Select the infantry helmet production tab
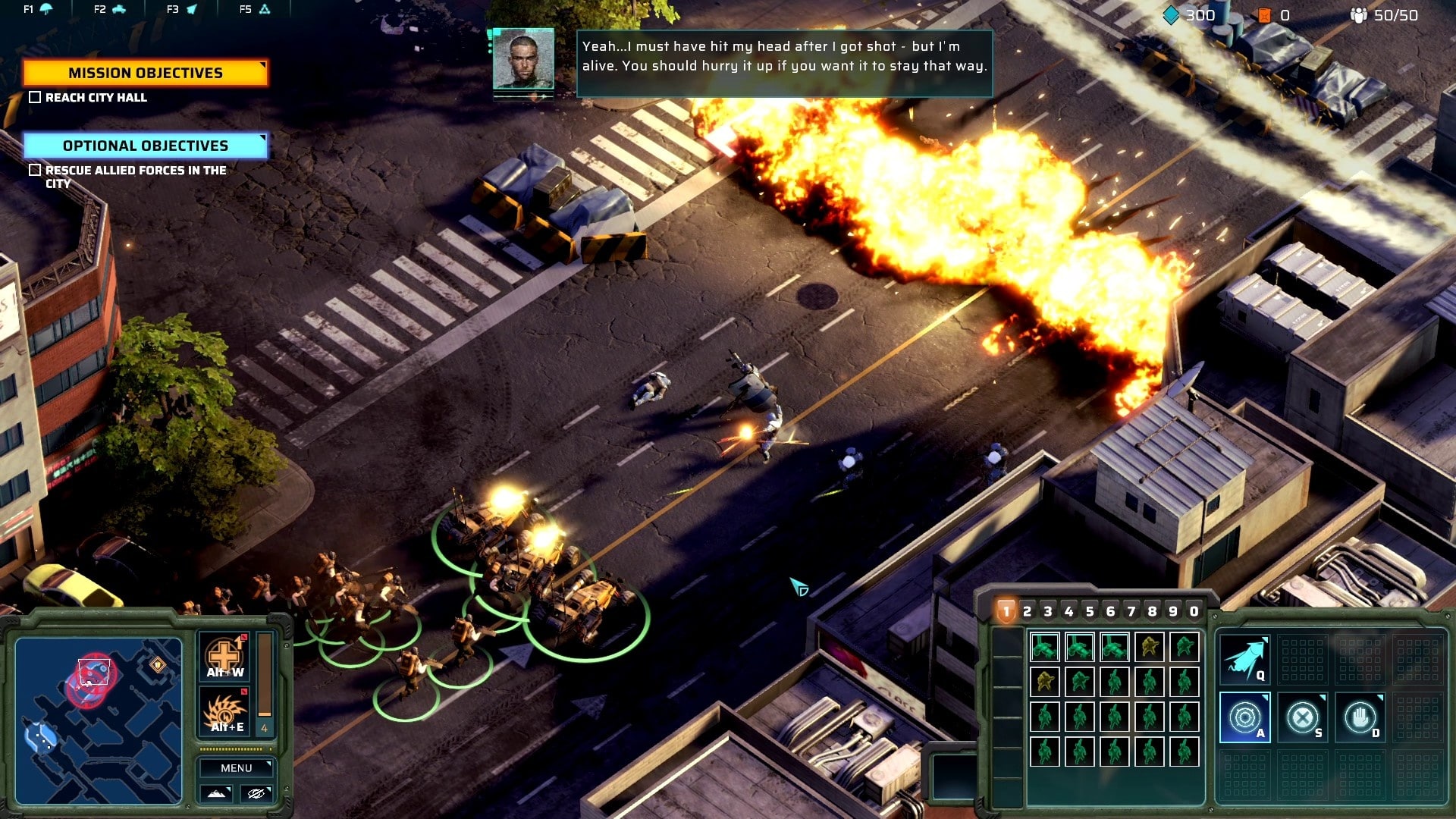This screenshot has width=1456, height=819. point(38,9)
